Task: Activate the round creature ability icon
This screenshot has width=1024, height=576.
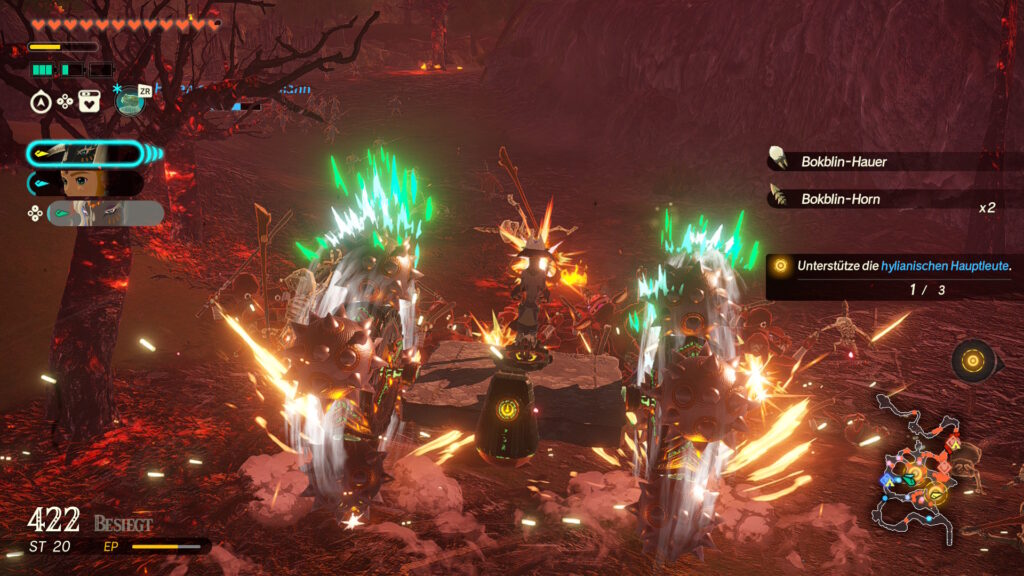Action: pos(129,101)
